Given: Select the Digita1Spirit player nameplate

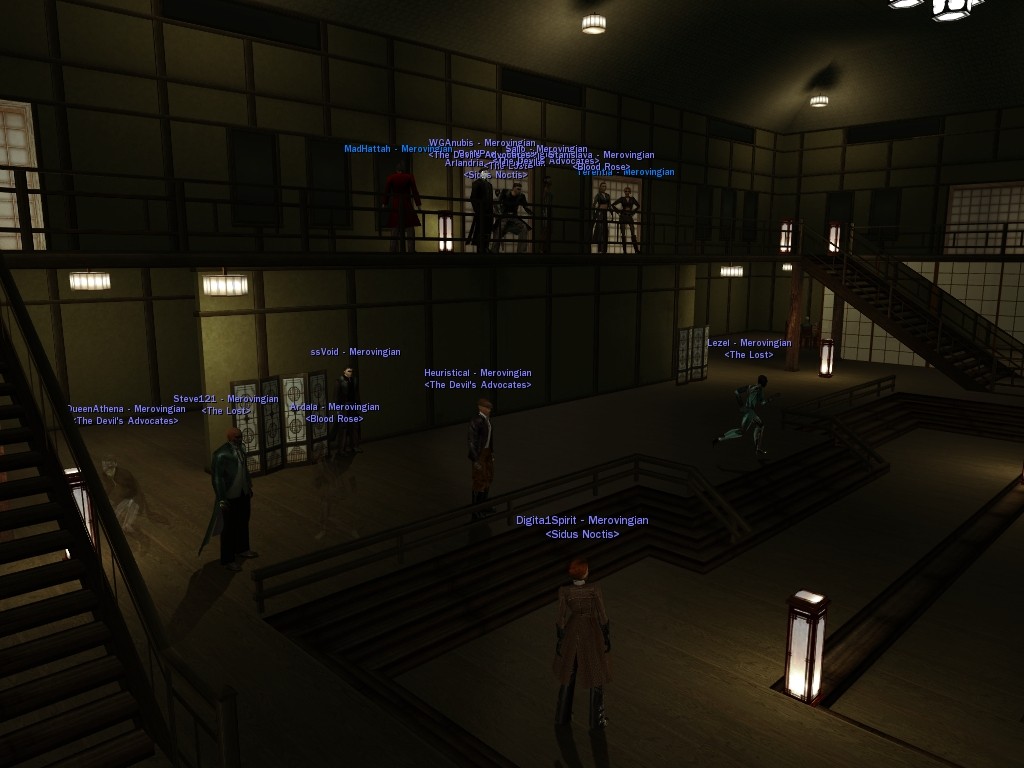Looking at the screenshot, I should [x=582, y=521].
